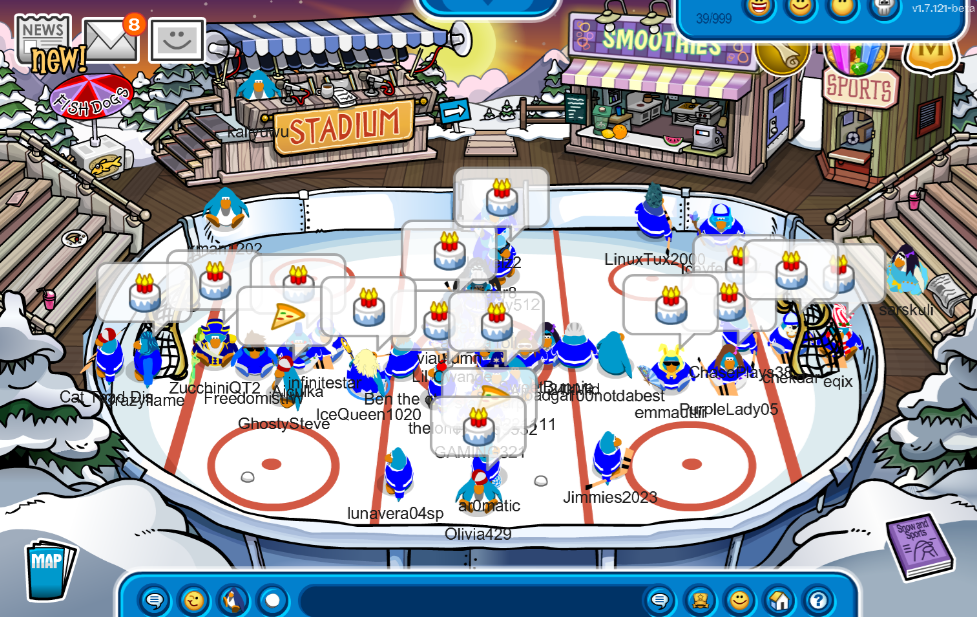Click the gray smiley face box icon
This screenshot has width=977, height=617.
click(177, 41)
